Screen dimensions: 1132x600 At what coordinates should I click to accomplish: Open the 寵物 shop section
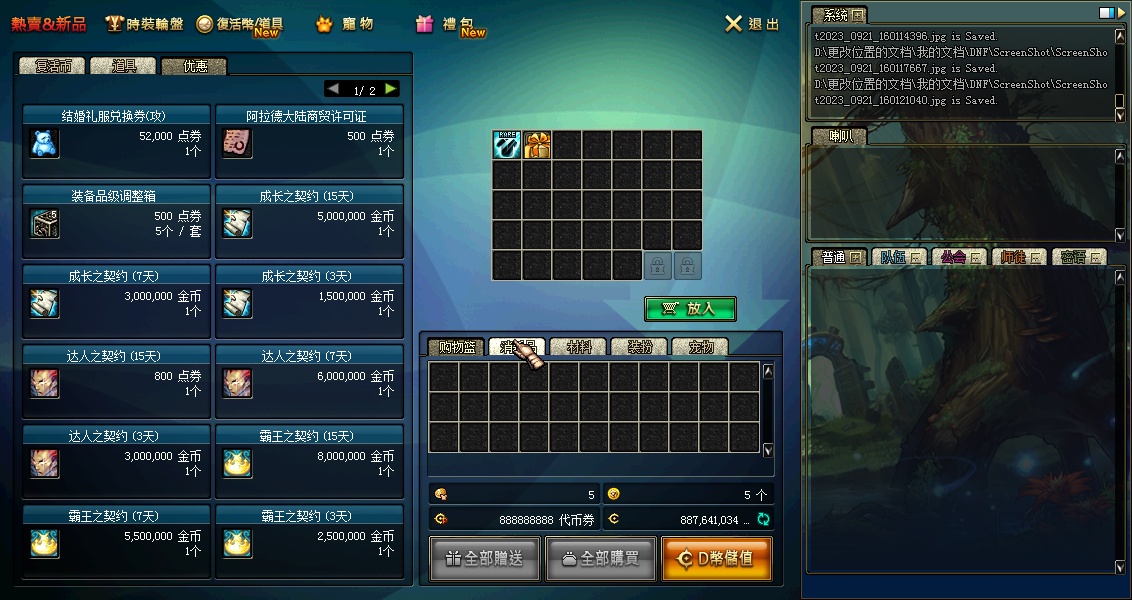pyautogui.click(x=345, y=24)
